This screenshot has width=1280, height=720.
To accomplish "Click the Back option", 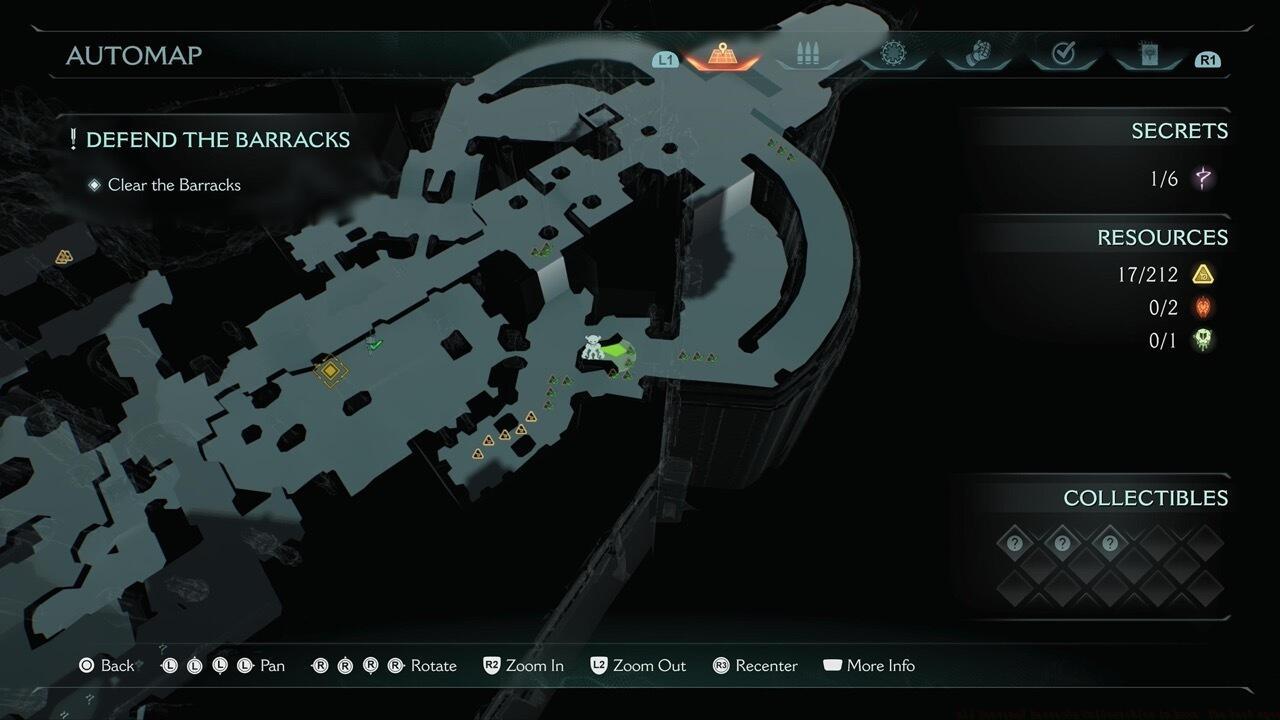I will point(107,666).
